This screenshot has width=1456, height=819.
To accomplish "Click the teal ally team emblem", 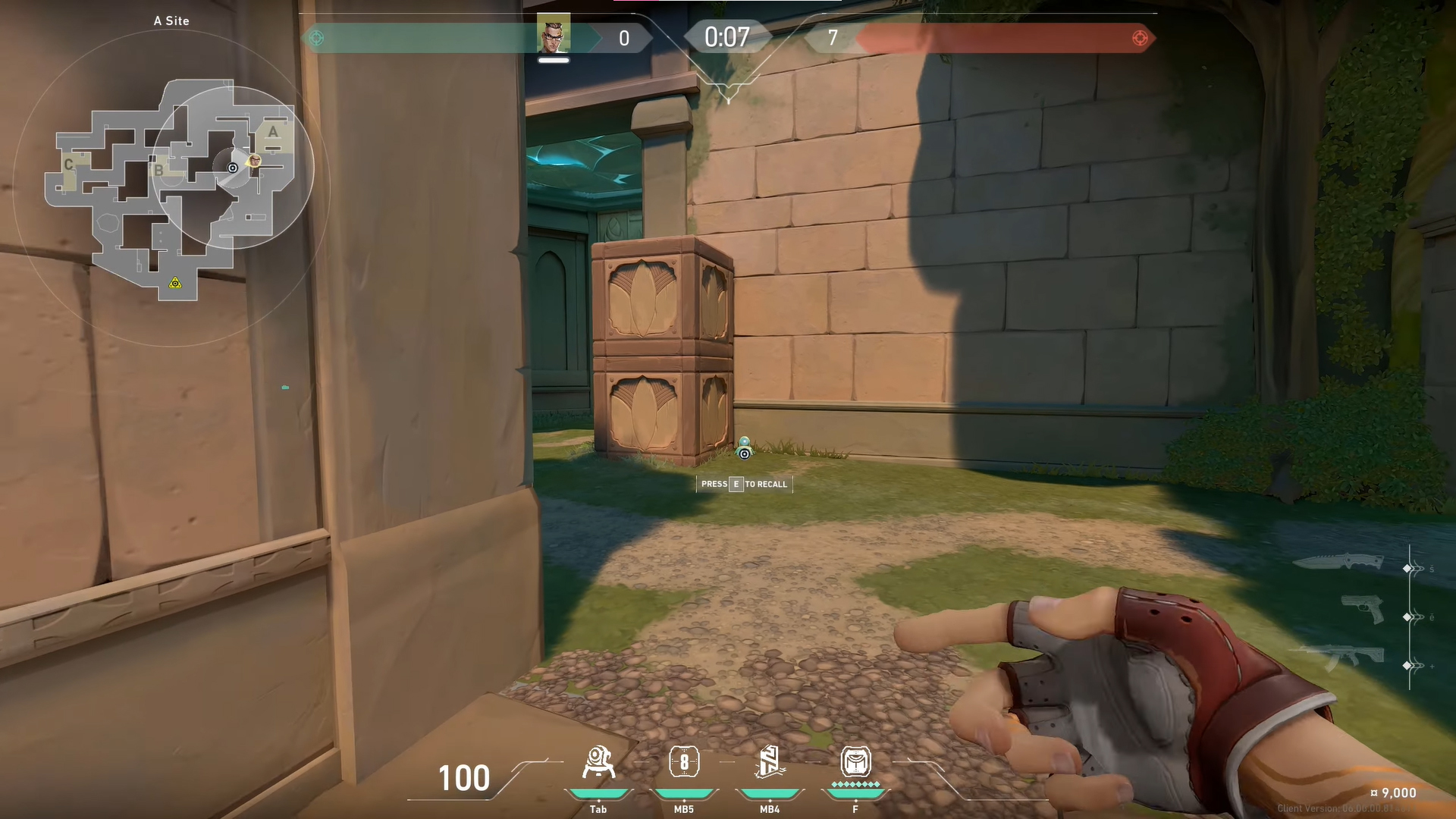I will tap(317, 38).
